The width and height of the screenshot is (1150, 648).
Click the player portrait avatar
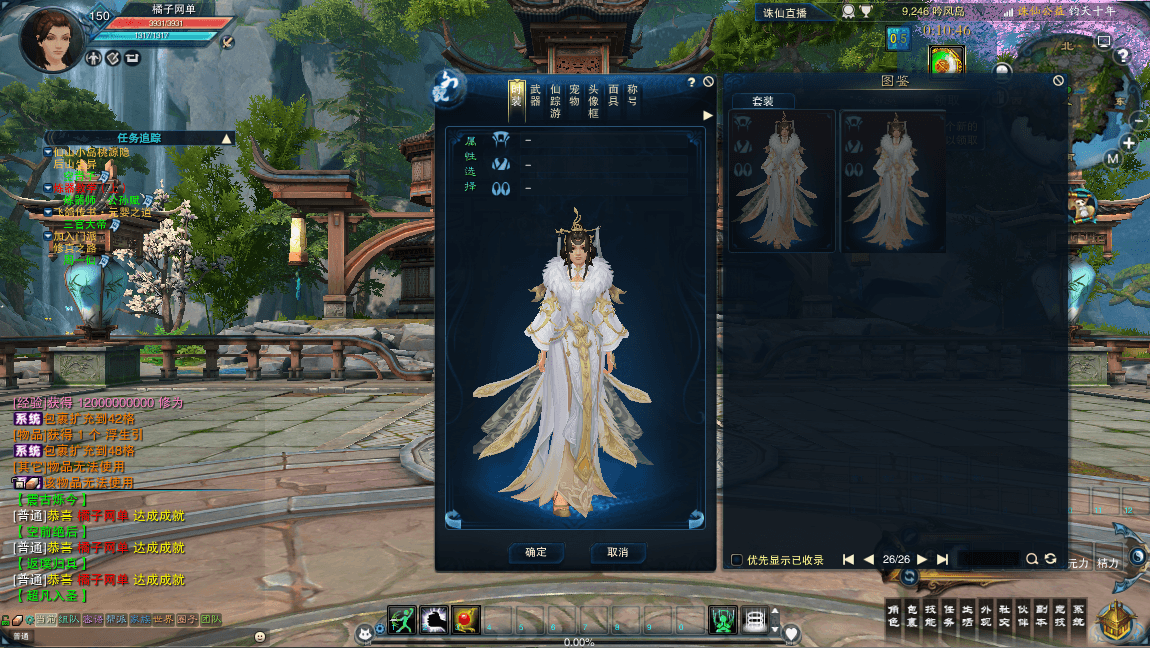click(51, 39)
